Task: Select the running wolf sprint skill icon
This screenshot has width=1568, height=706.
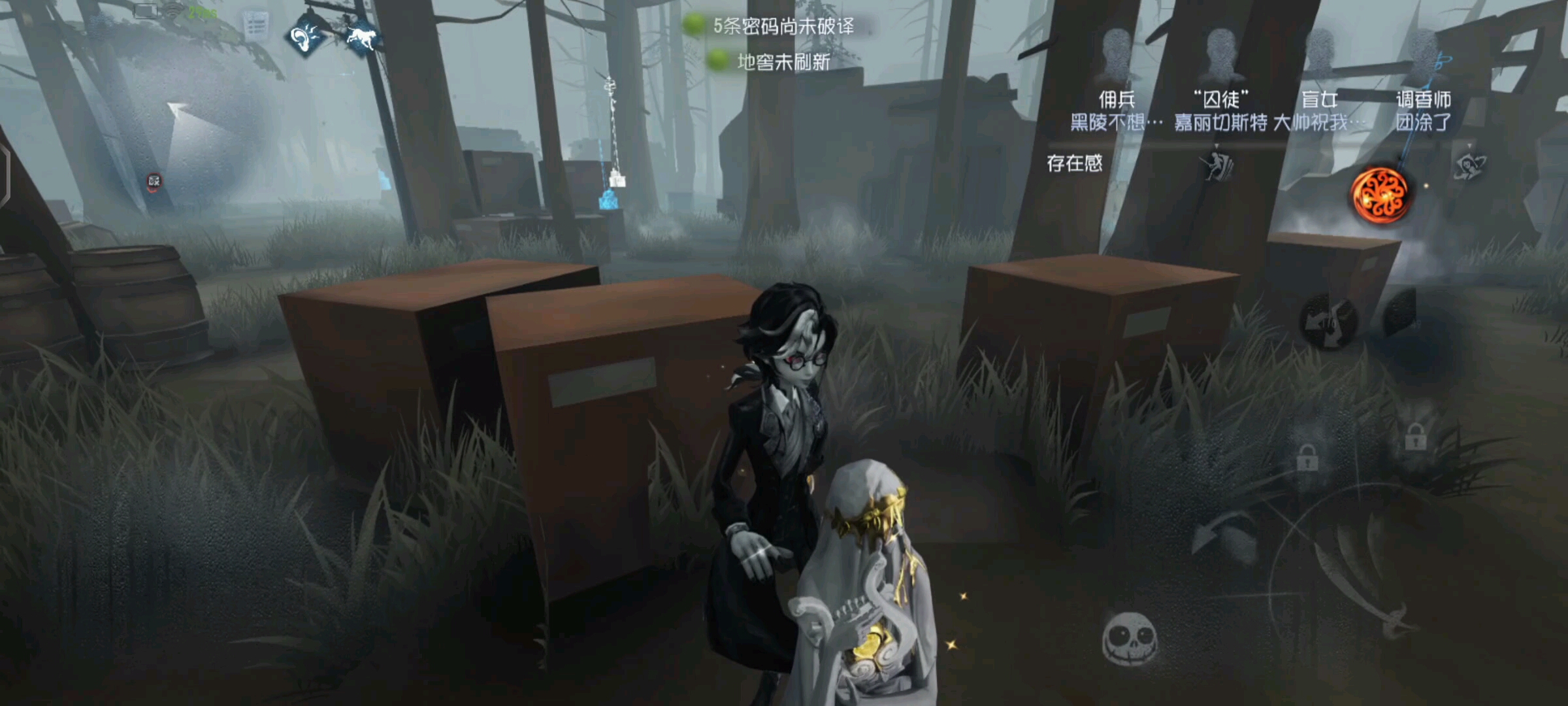Action: coord(361,37)
